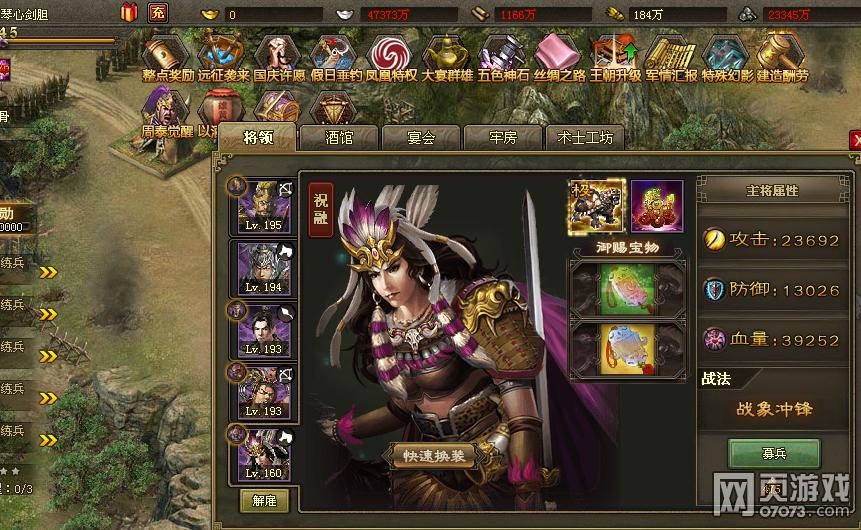Click the green 募兵 recruit button
The height and width of the screenshot is (530, 861).
(773, 453)
